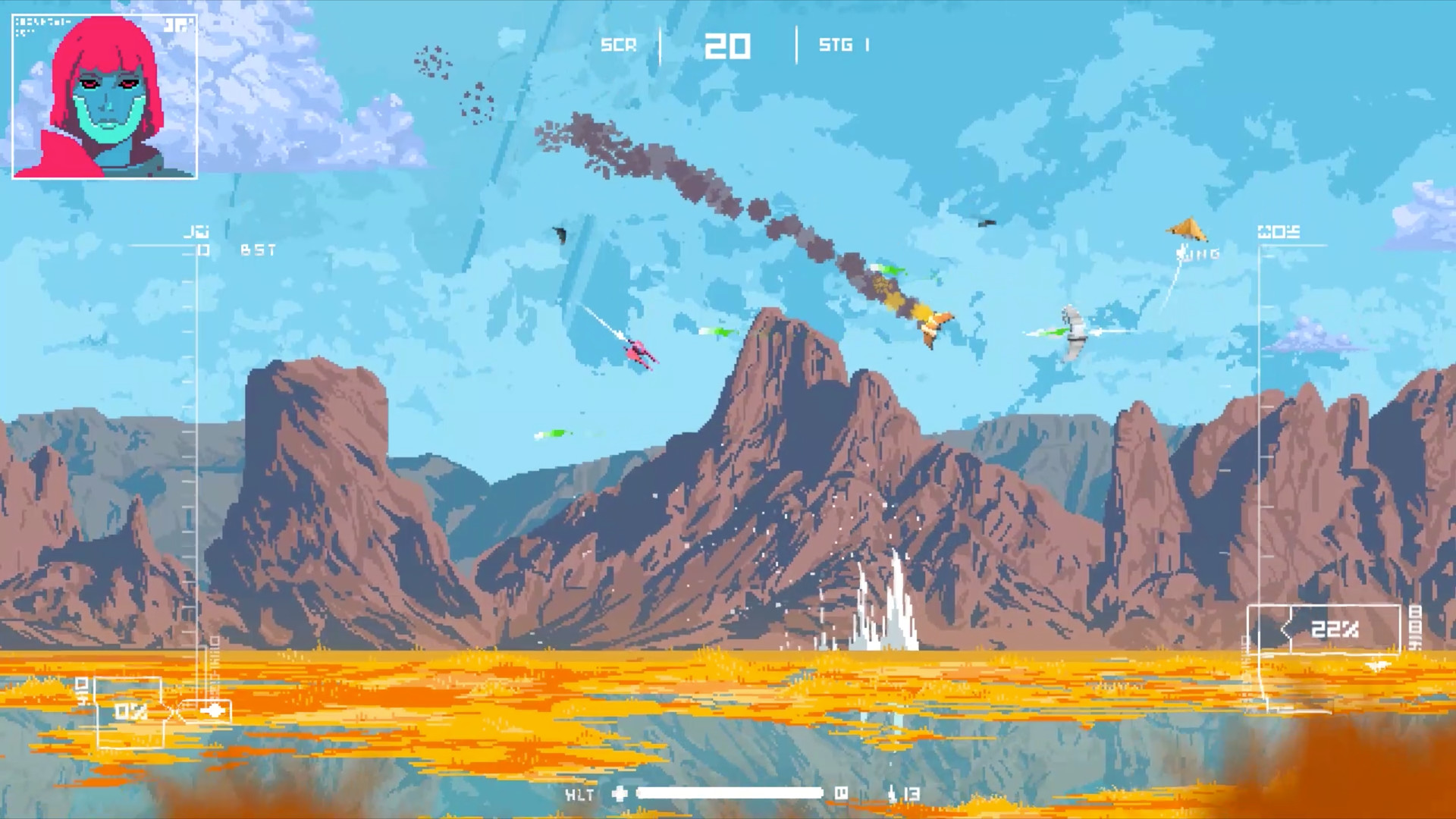Select the SCR score label at the top
Image resolution: width=1456 pixels, height=819 pixels.
click(618, 45)
